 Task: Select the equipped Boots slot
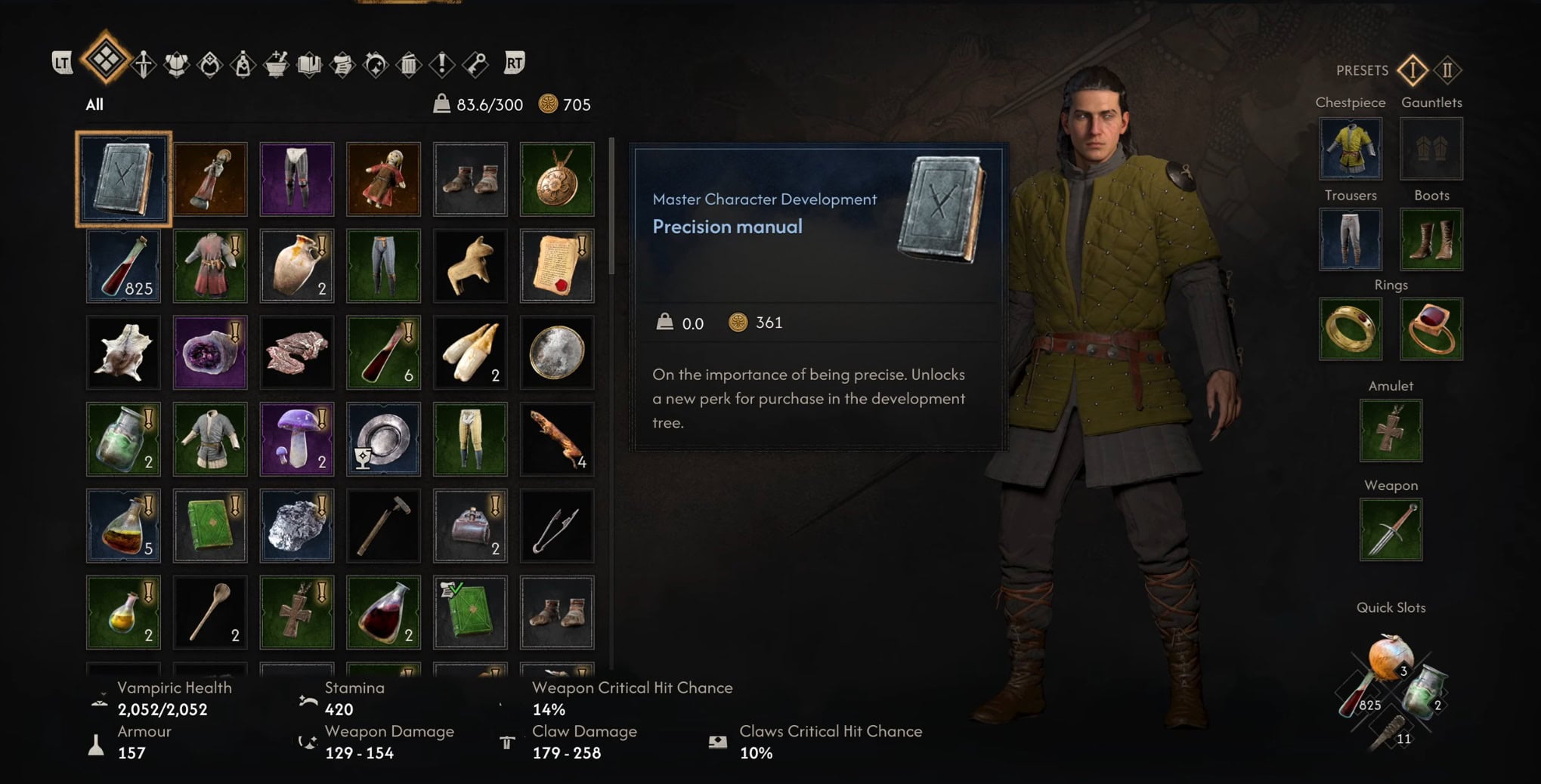(x=1431, y=239)
